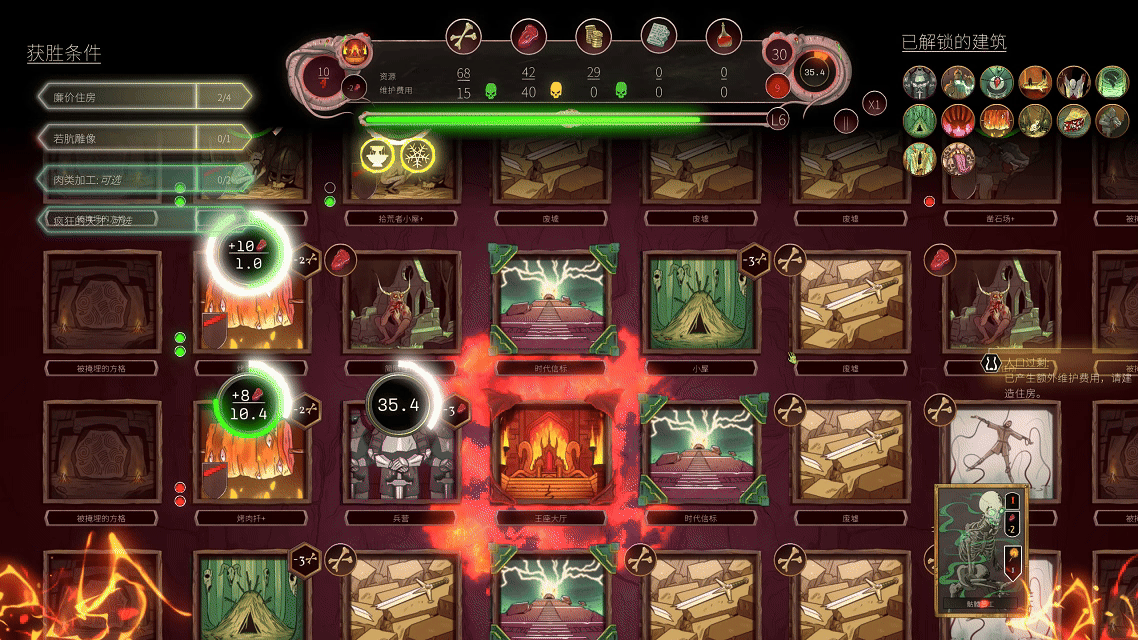1138x640 pixels.
Task: Open the flaming throne icon in top bar
Action: coord(353,51)
